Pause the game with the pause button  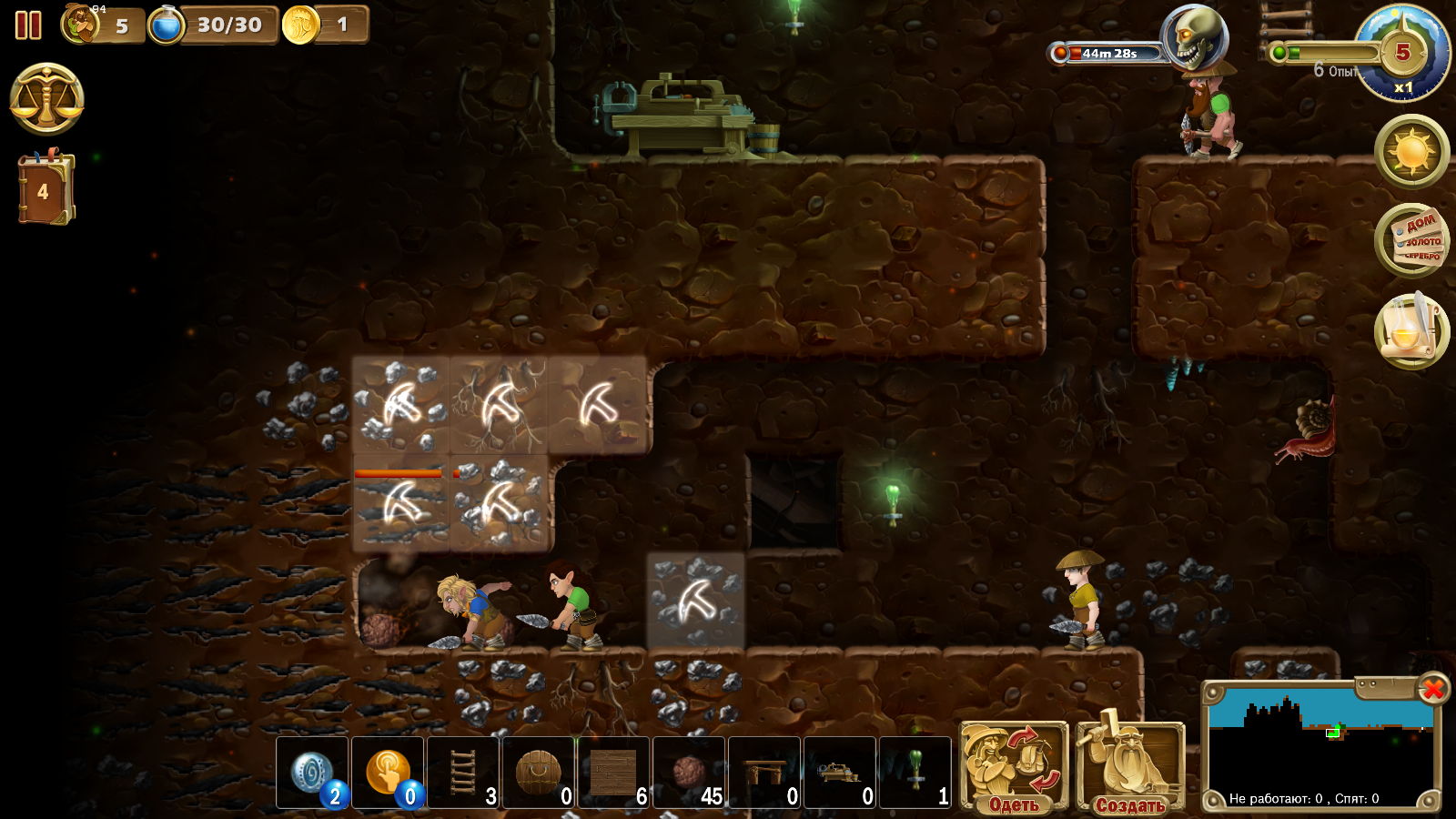[x=28, y=25]
